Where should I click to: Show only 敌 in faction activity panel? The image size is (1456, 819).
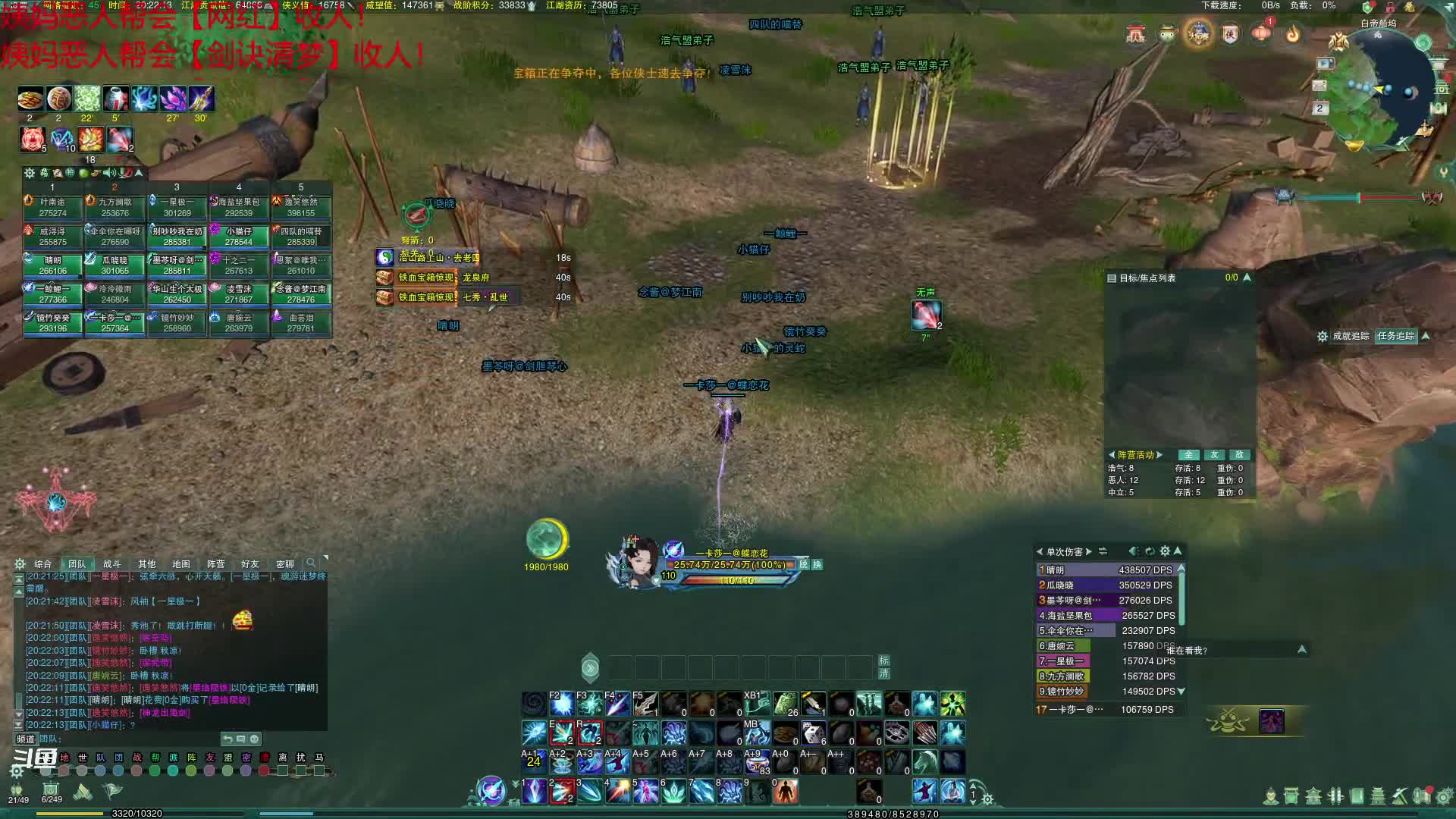(1239, 455)
